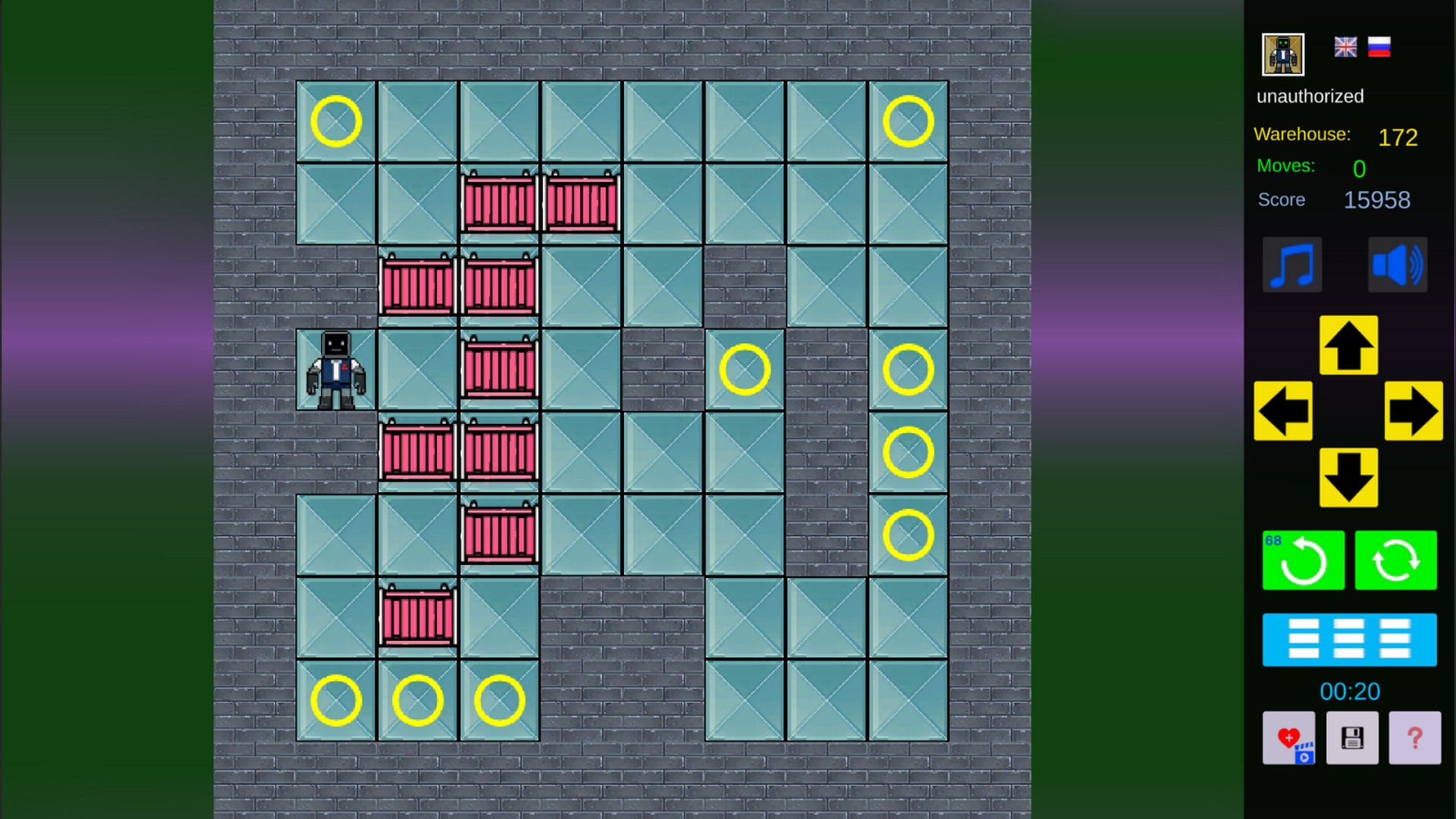Click the save game floppy disk icon
The height and width of the screenshot is (819, 1456).
point(1351,738)
